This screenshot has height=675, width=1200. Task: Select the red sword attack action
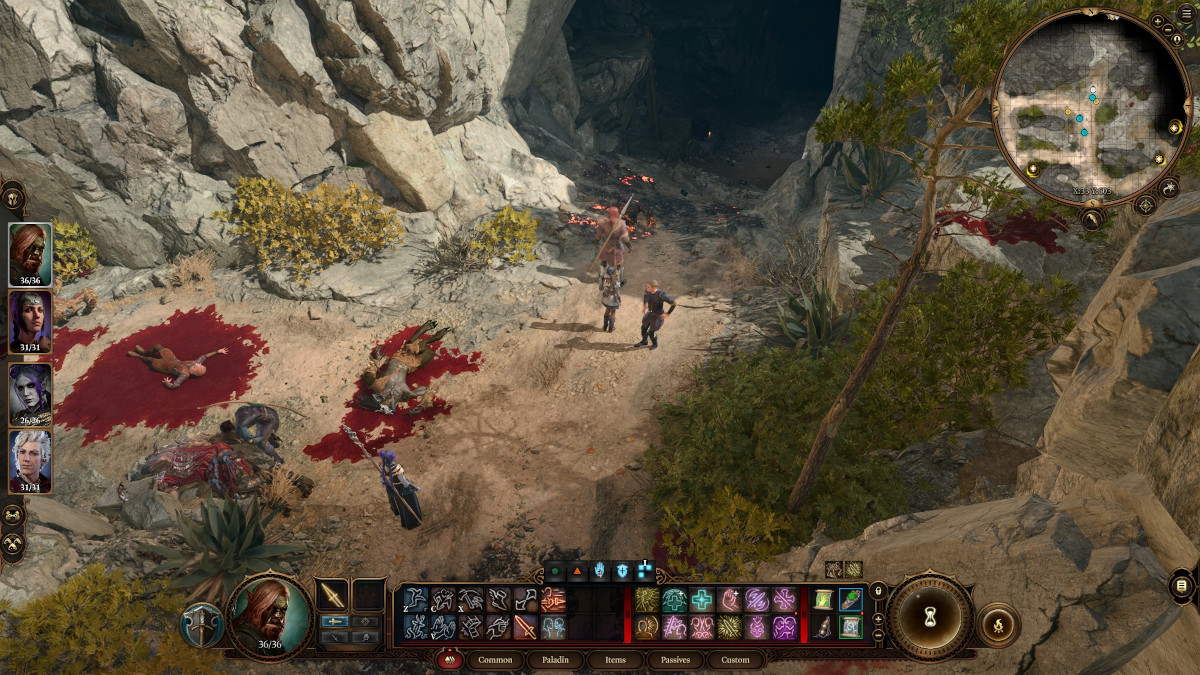tap(525, 627)
